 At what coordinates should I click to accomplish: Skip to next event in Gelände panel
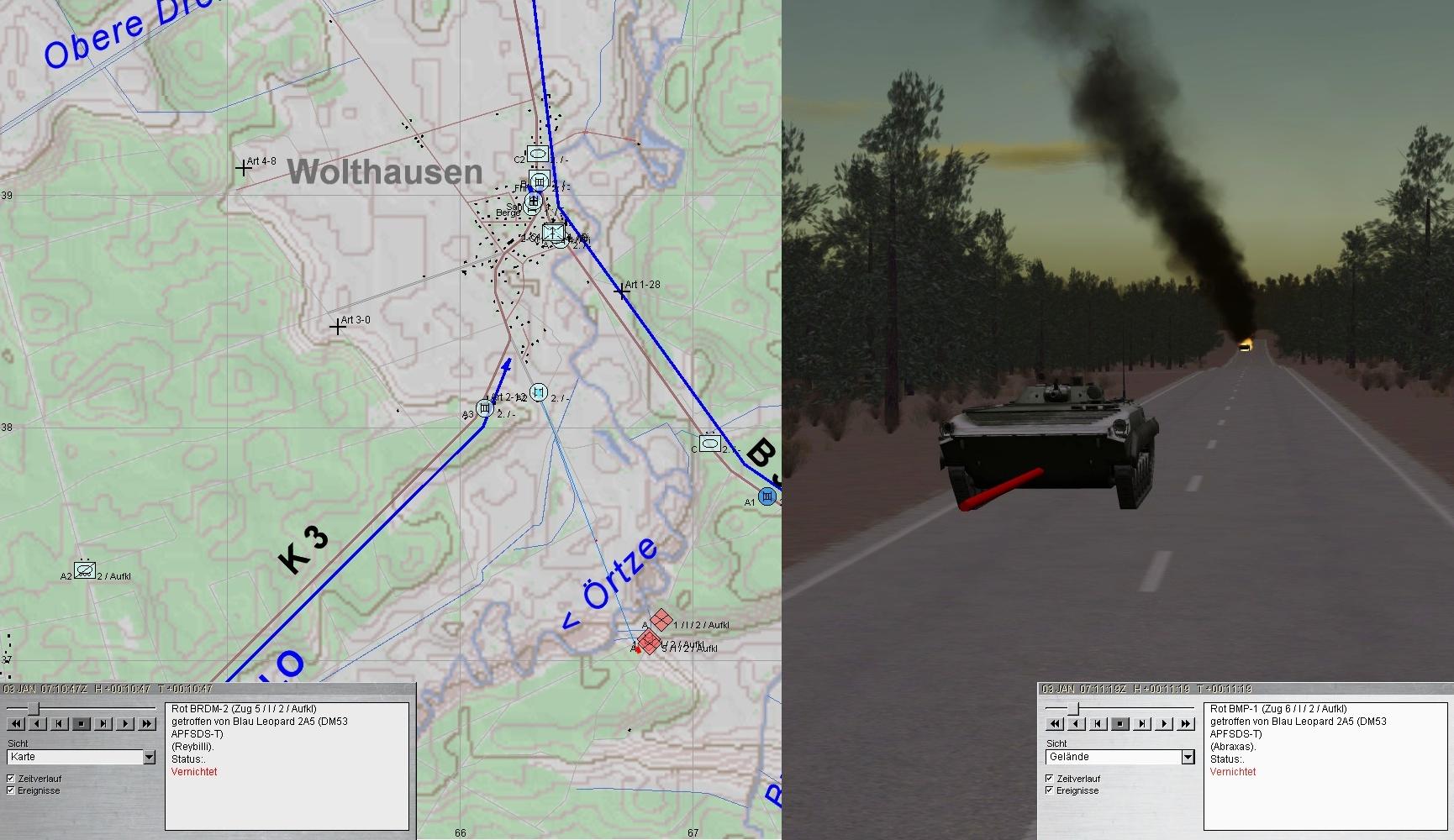(x=1142, y=723)
